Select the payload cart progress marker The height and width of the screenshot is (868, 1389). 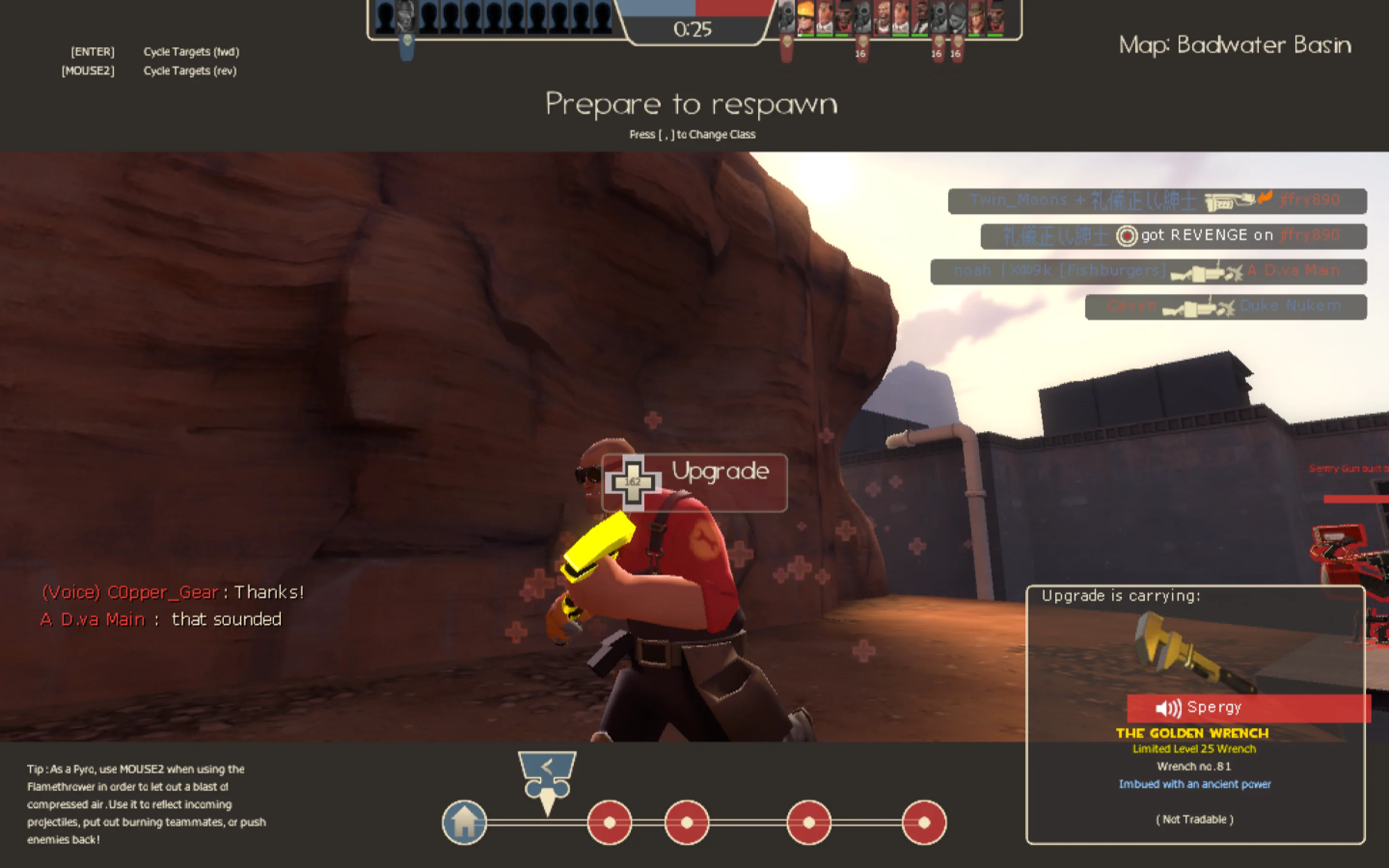pyautogui.click(x=547, y=781)
